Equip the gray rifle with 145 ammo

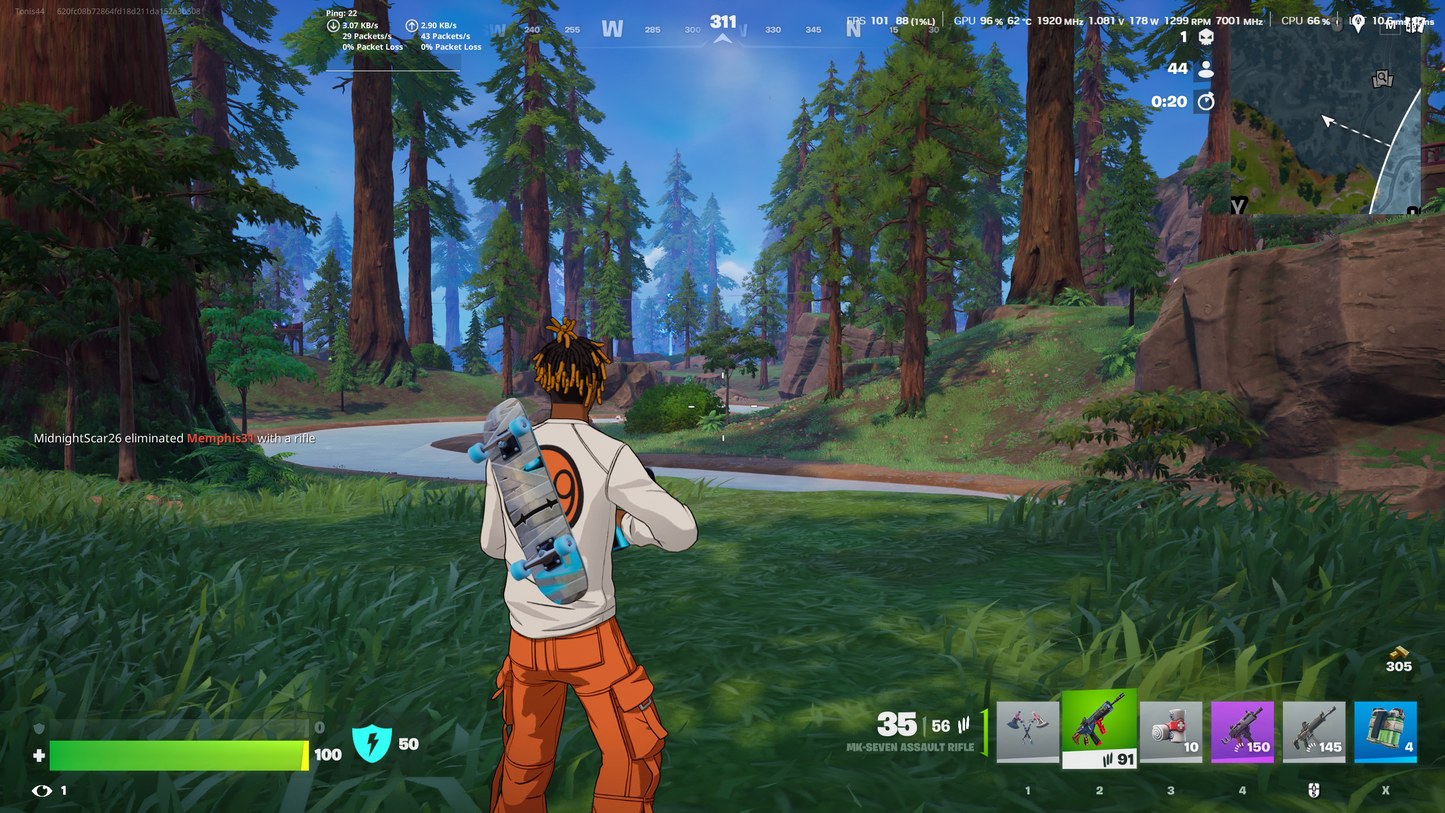click(x=1314, y=731)
